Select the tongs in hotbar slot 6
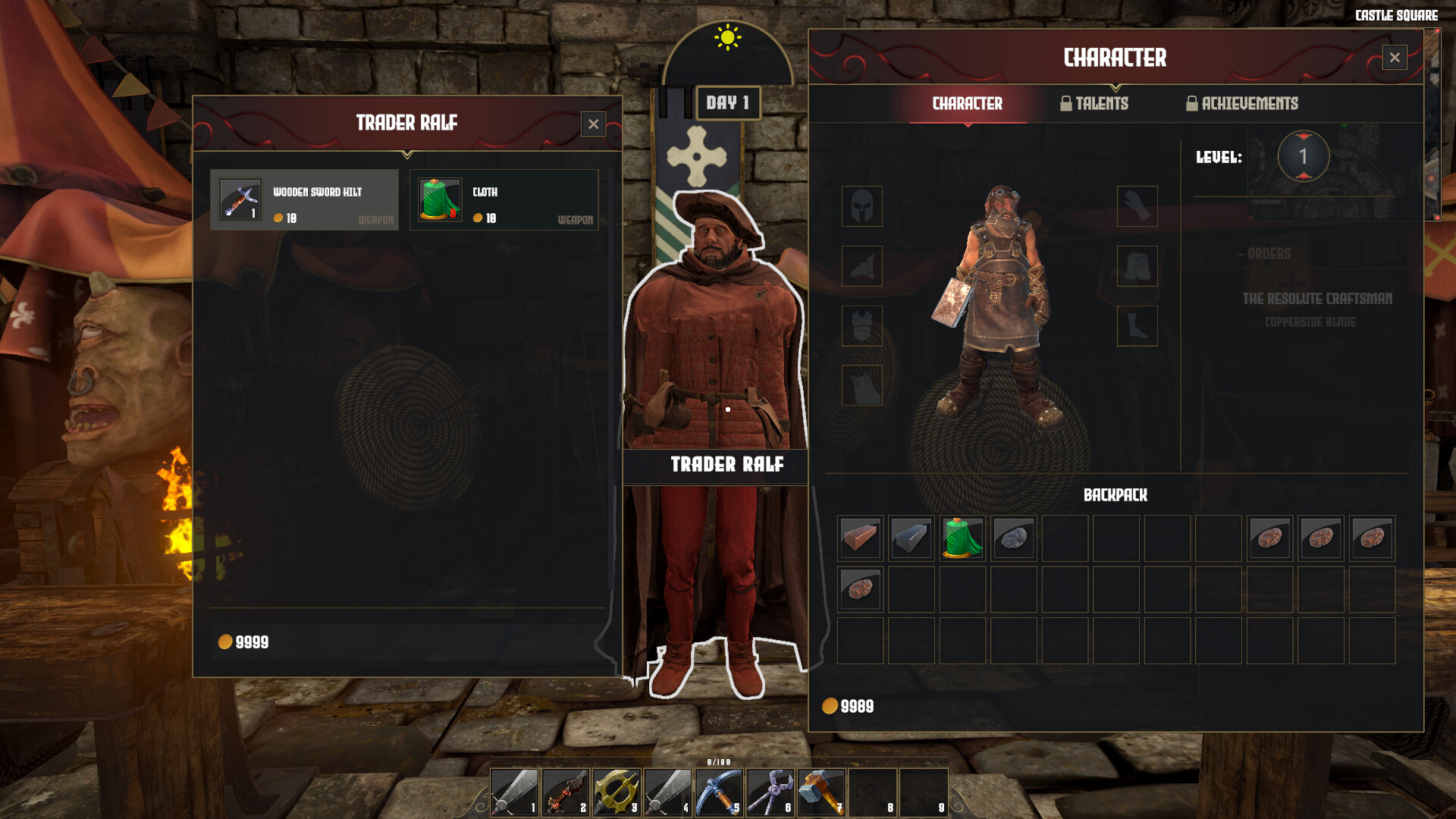This screenshot has width=1456, height=819. pyautogui.click(x=771, y=793)
